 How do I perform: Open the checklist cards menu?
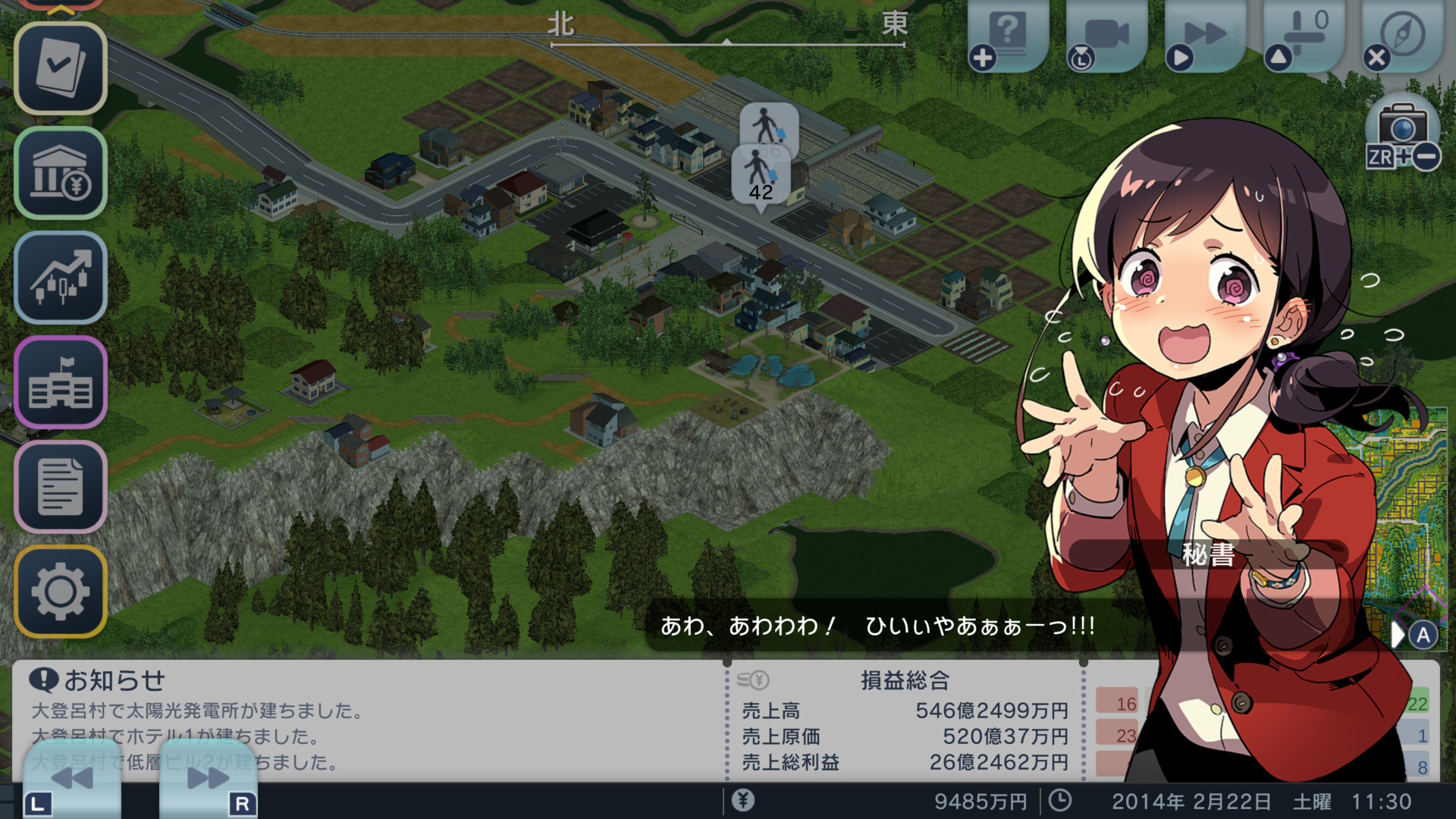point(61,68)
